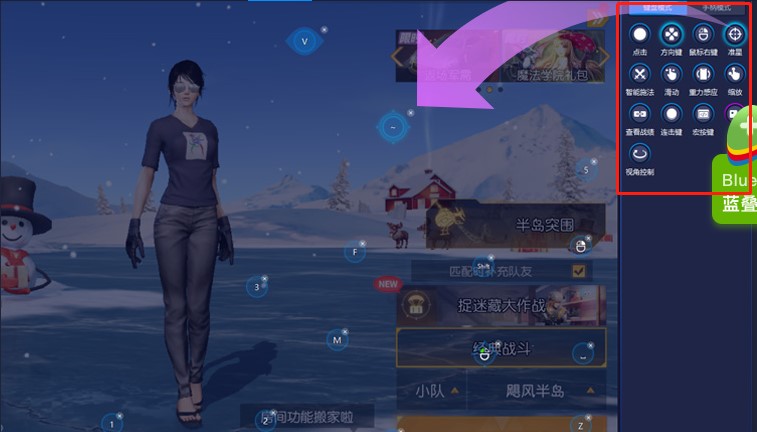The height and width of the screenshot is (432, 757).
Task: Pick the 方向键 D-pad control
Action: click(671, 35)
